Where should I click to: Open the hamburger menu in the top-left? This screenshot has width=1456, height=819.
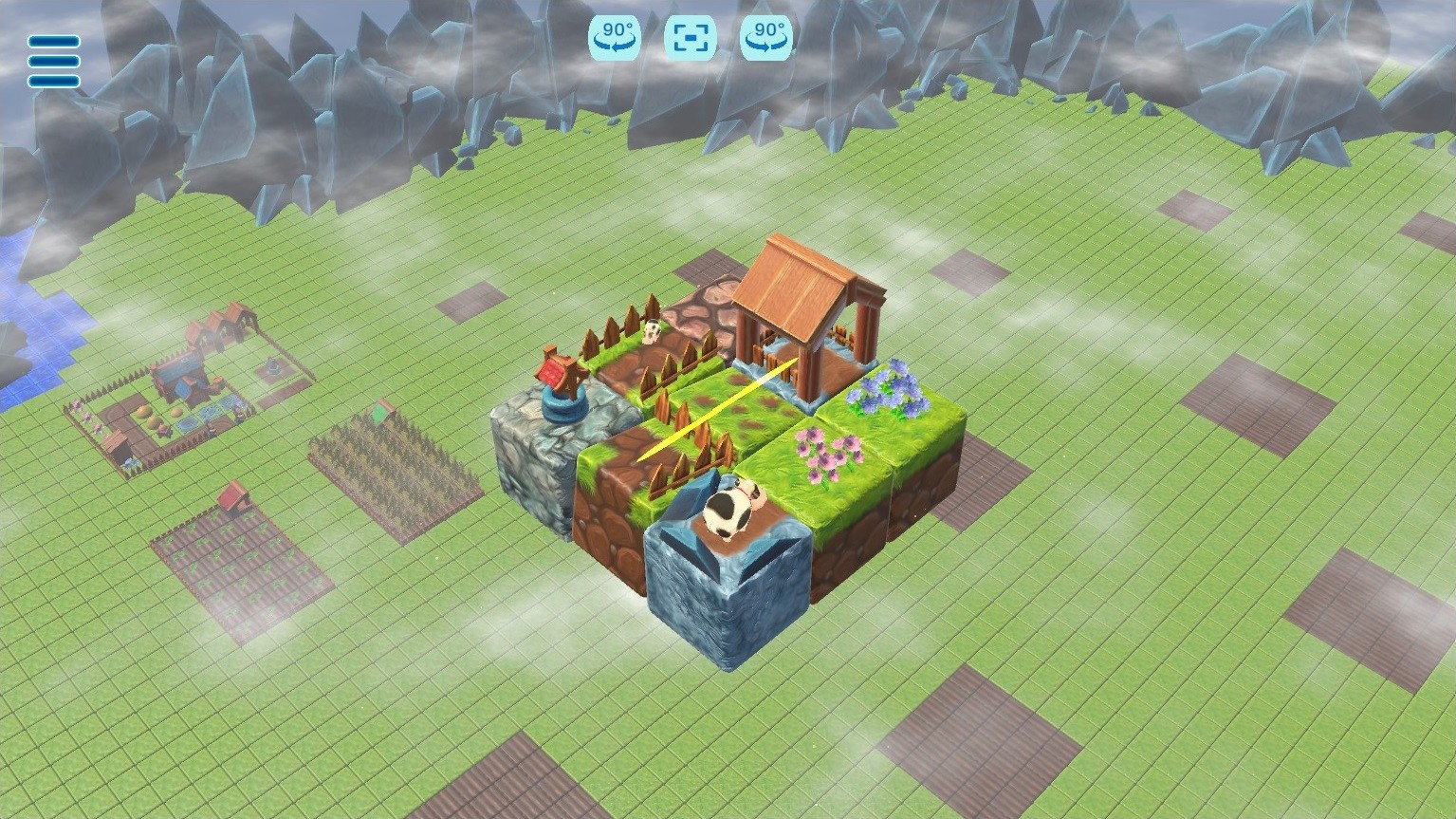tap(53, 59)
